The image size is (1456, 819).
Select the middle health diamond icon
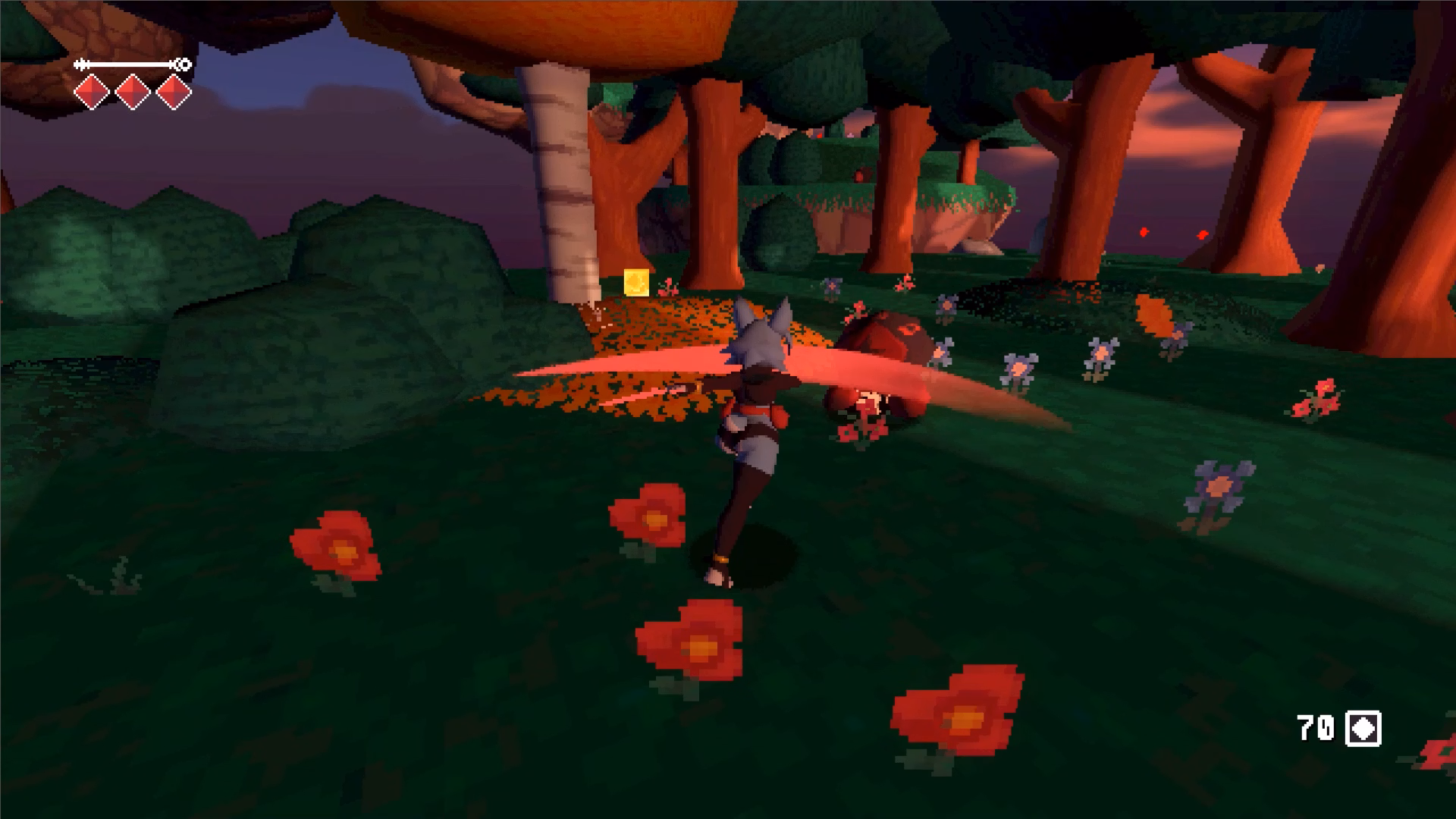(x=133, y=93)
